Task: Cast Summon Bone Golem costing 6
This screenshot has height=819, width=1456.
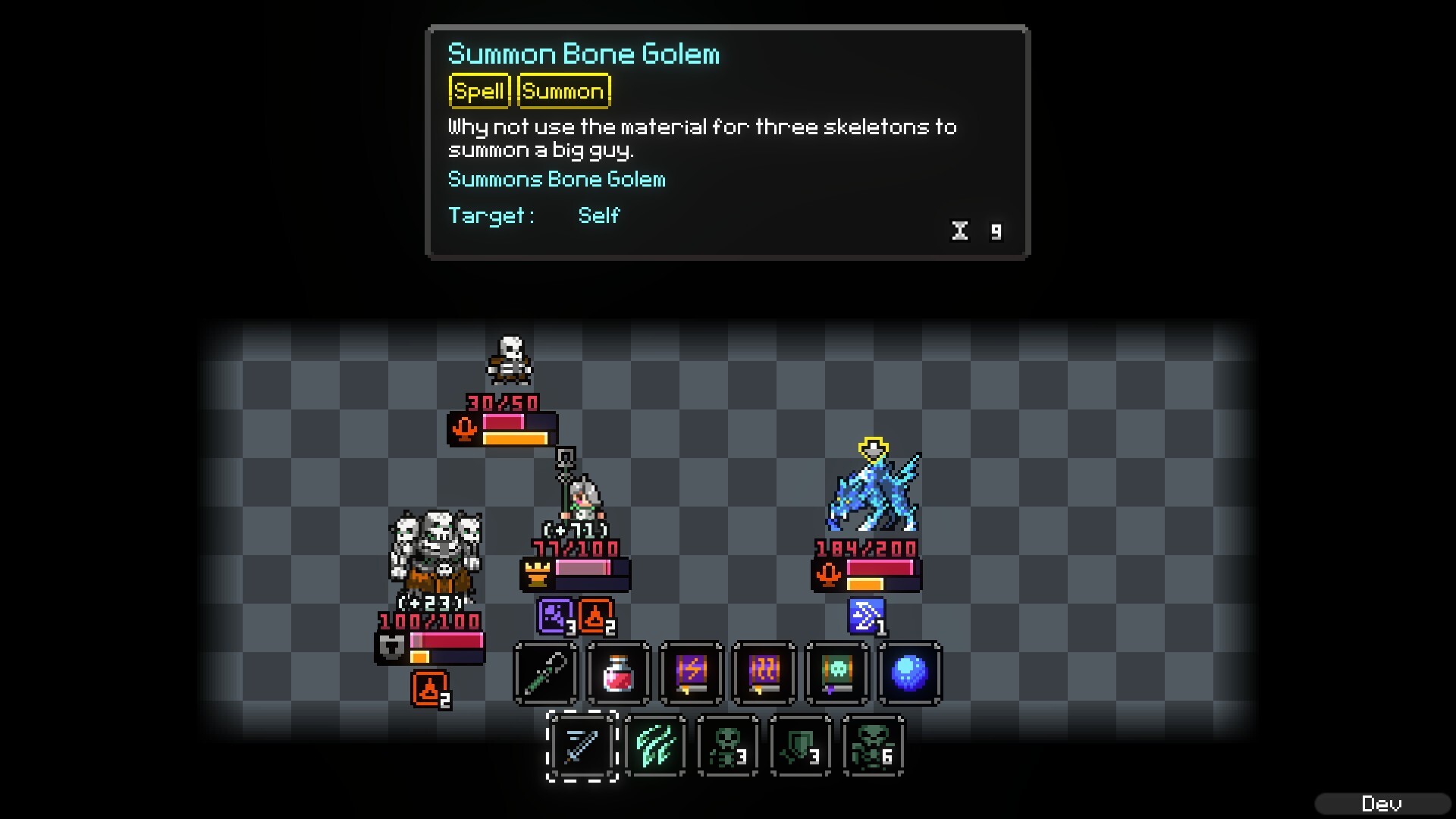Action: click(x=872, y=747)
